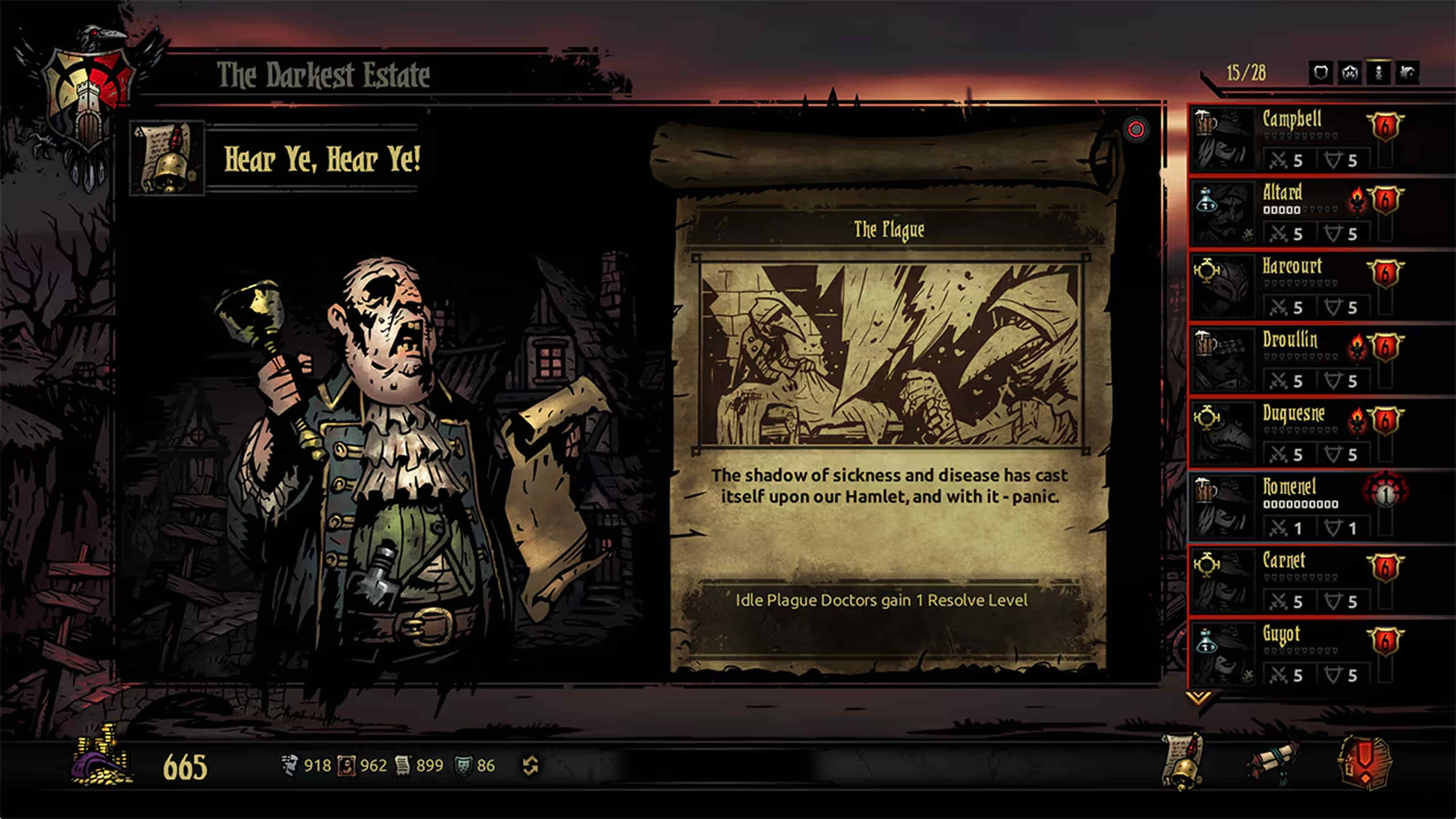
Task: Click the gold pile treasury icon
Action: click(102, 758)
